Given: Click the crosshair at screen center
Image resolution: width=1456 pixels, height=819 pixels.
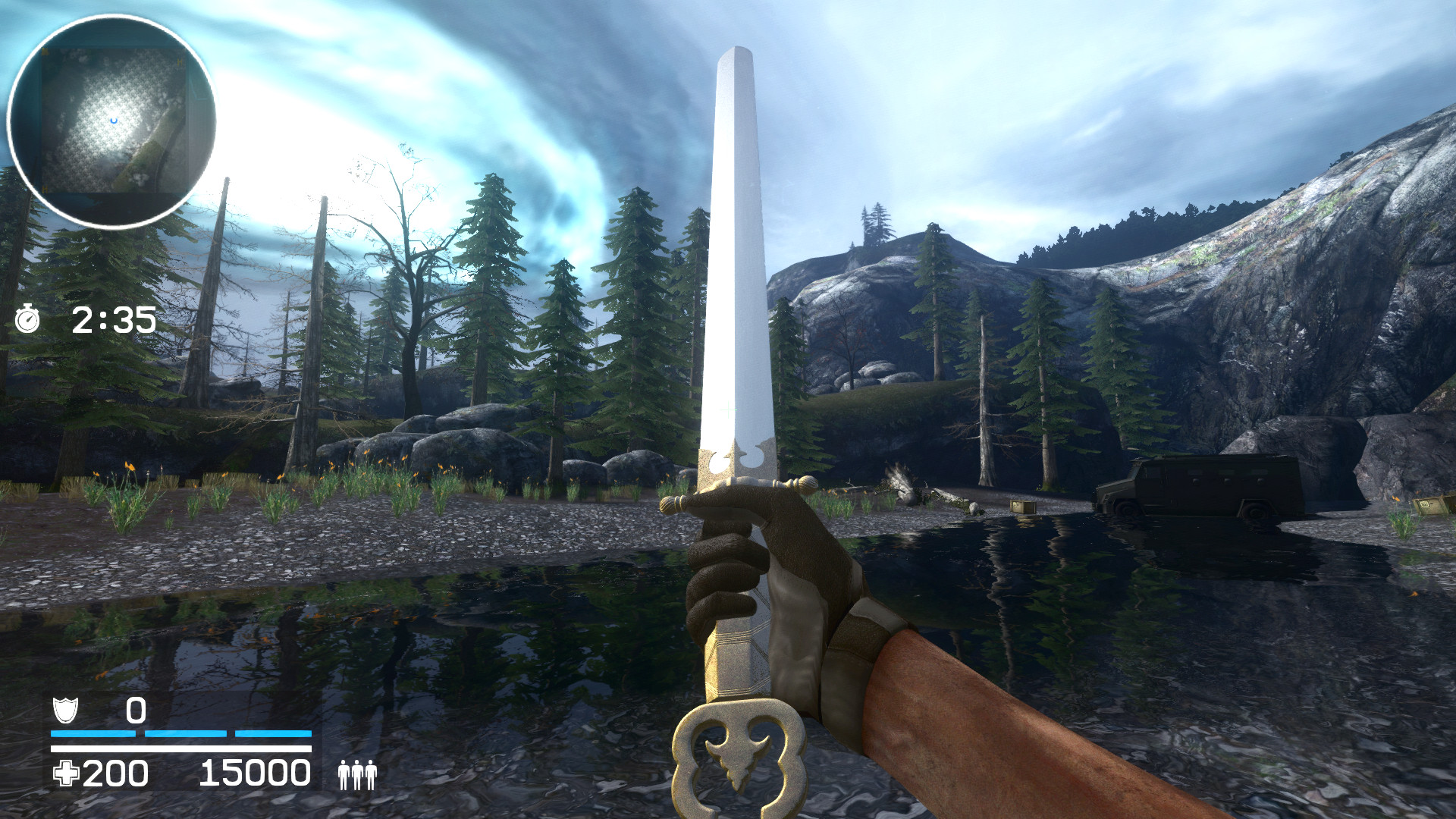Looking at the screenshot, I should click(x=728, y=409).
